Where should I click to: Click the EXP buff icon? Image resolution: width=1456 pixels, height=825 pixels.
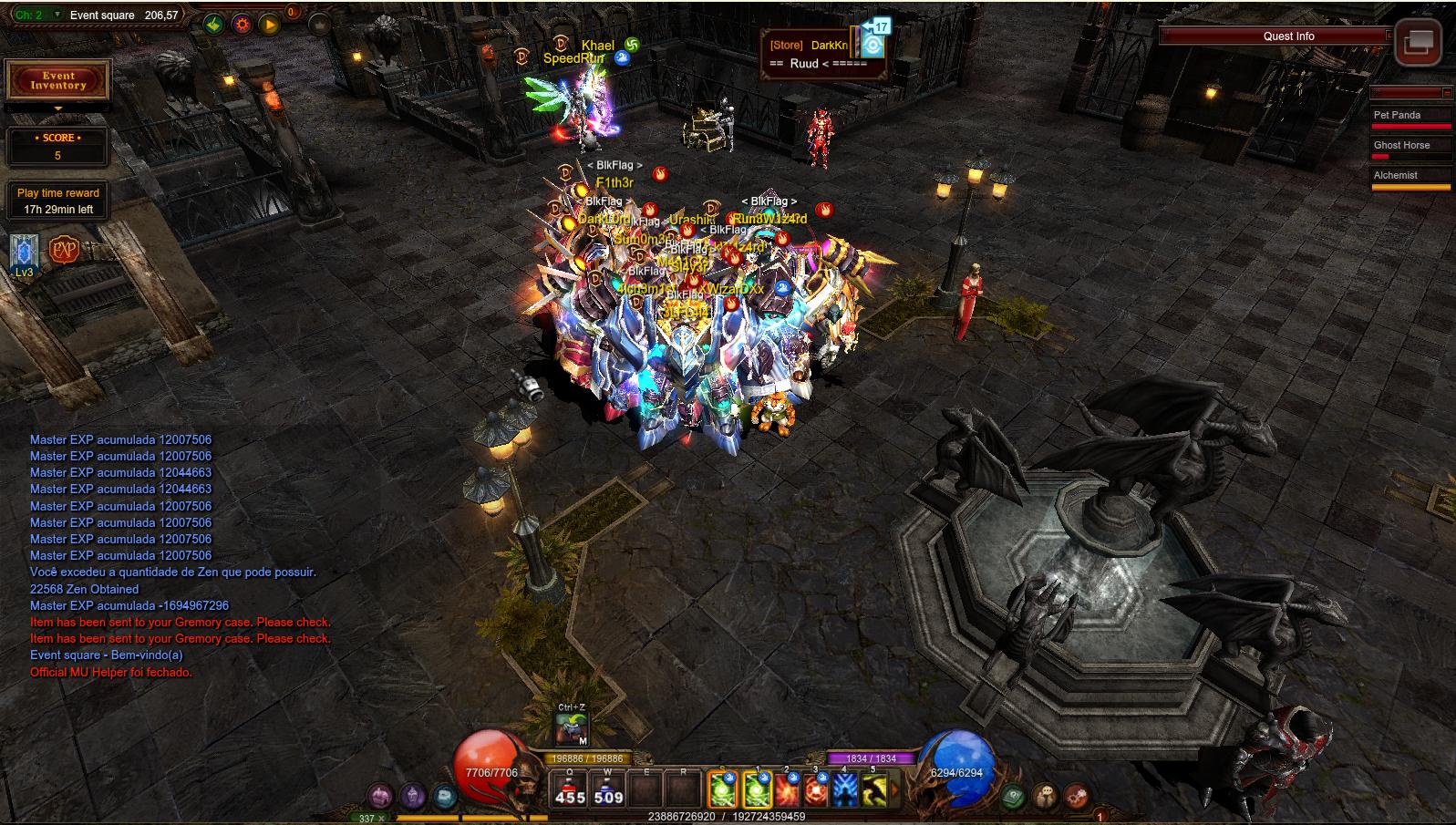(x=64, y=249)
